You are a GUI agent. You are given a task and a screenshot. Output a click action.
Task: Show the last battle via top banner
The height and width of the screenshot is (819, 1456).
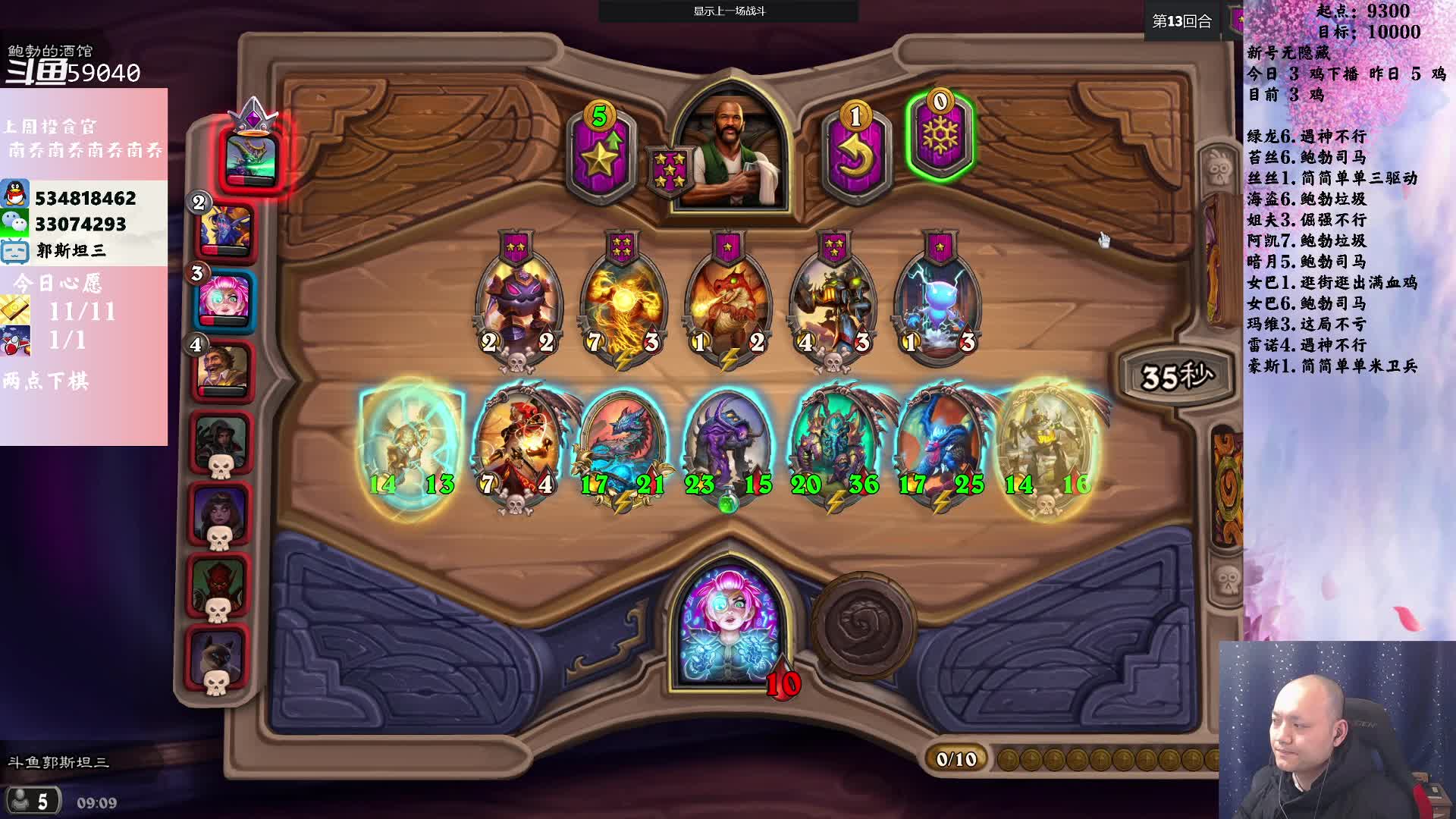click(729, 11)
